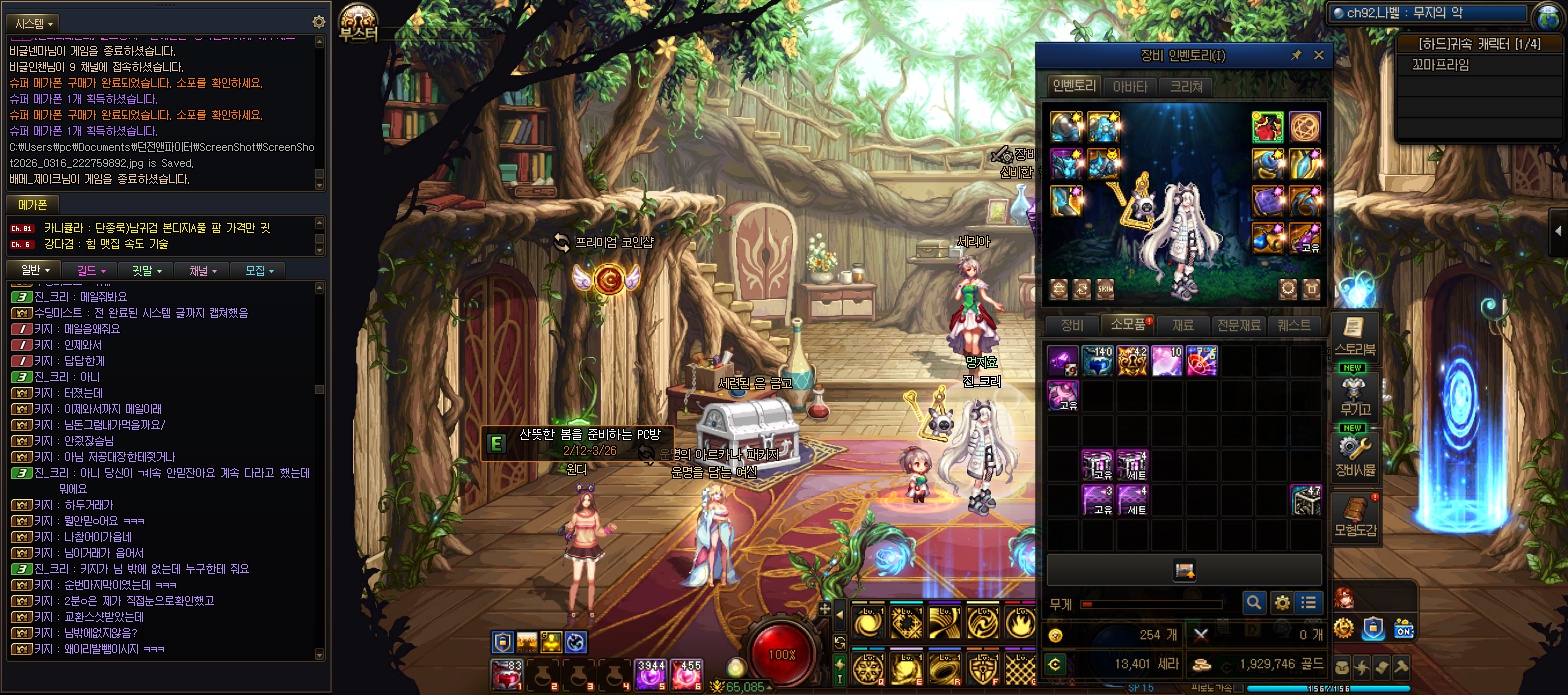Open the 부스터 booster menu
The width and height of the screenshot is (1568, 695).
358,22
